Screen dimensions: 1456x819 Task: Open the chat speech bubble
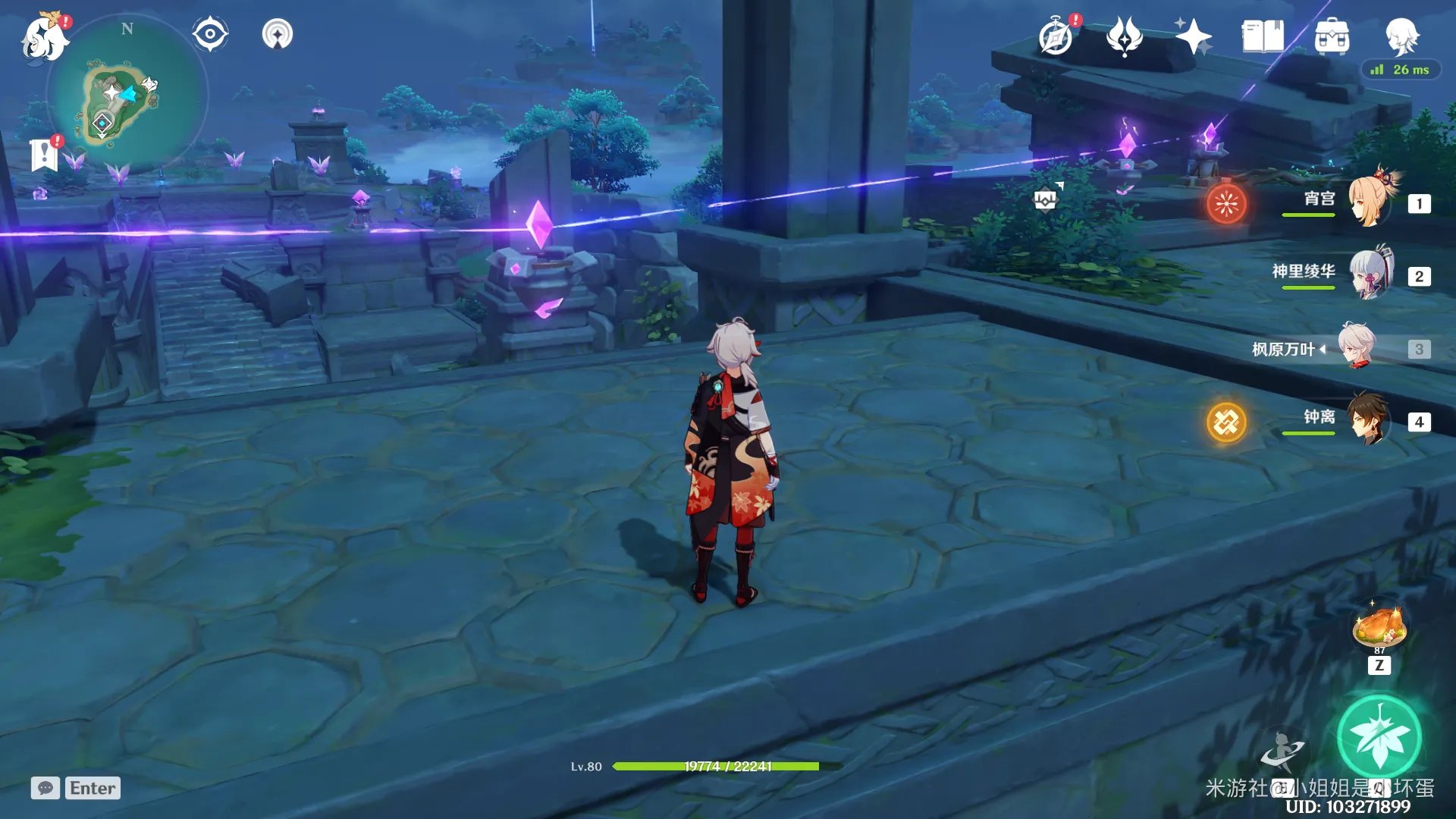45,788
